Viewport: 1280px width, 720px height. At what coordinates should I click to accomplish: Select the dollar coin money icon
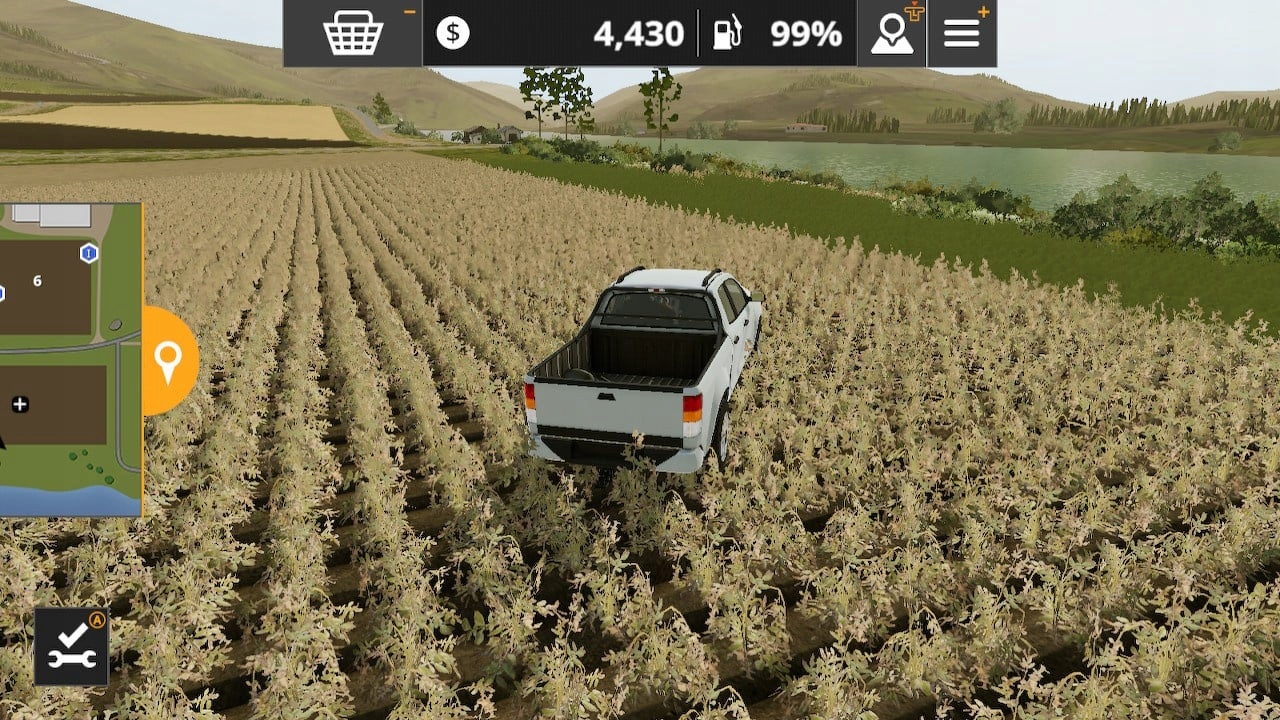click(455, 33)
